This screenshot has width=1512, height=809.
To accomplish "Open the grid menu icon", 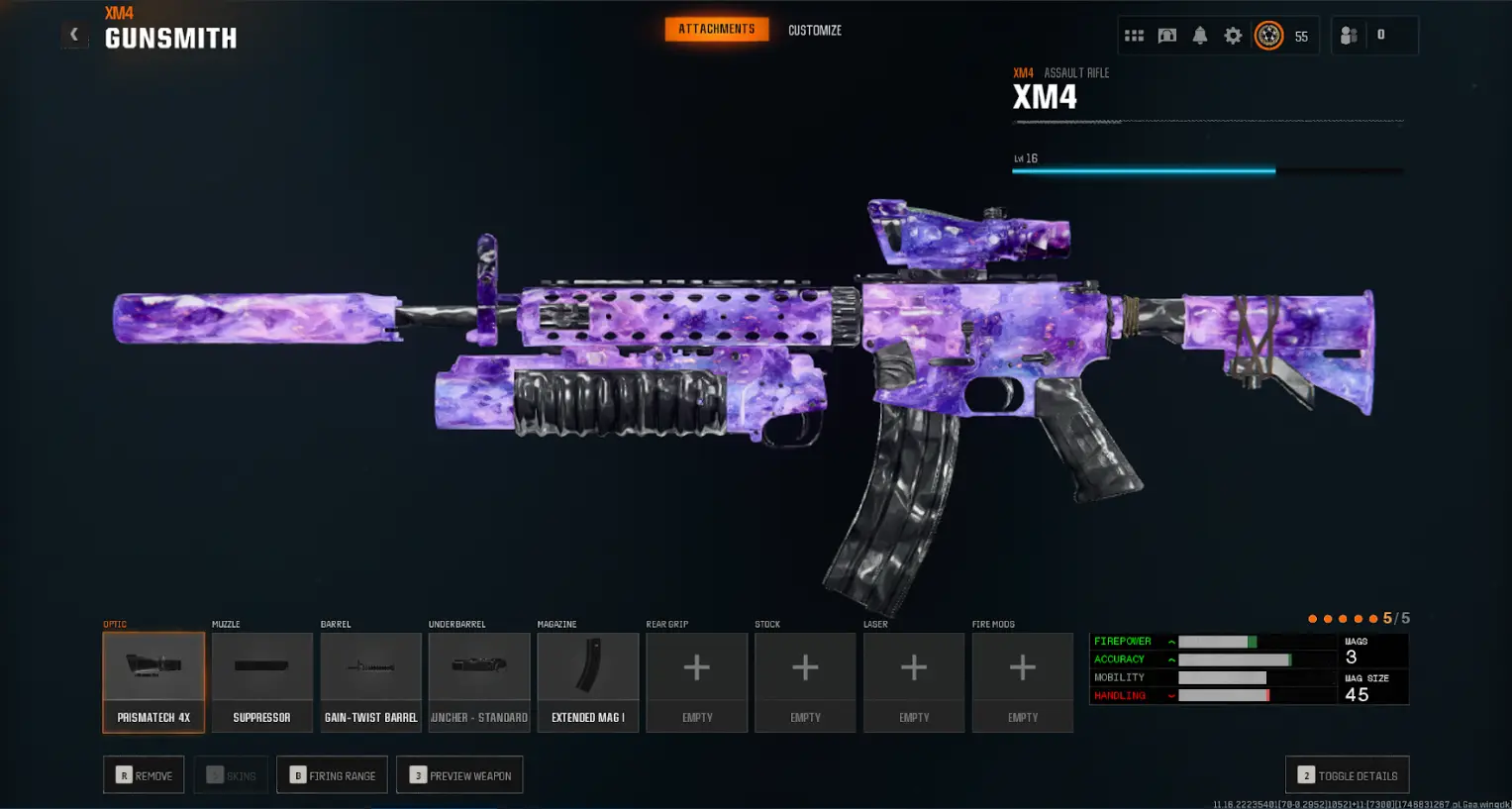I will tap(1135, 36).
